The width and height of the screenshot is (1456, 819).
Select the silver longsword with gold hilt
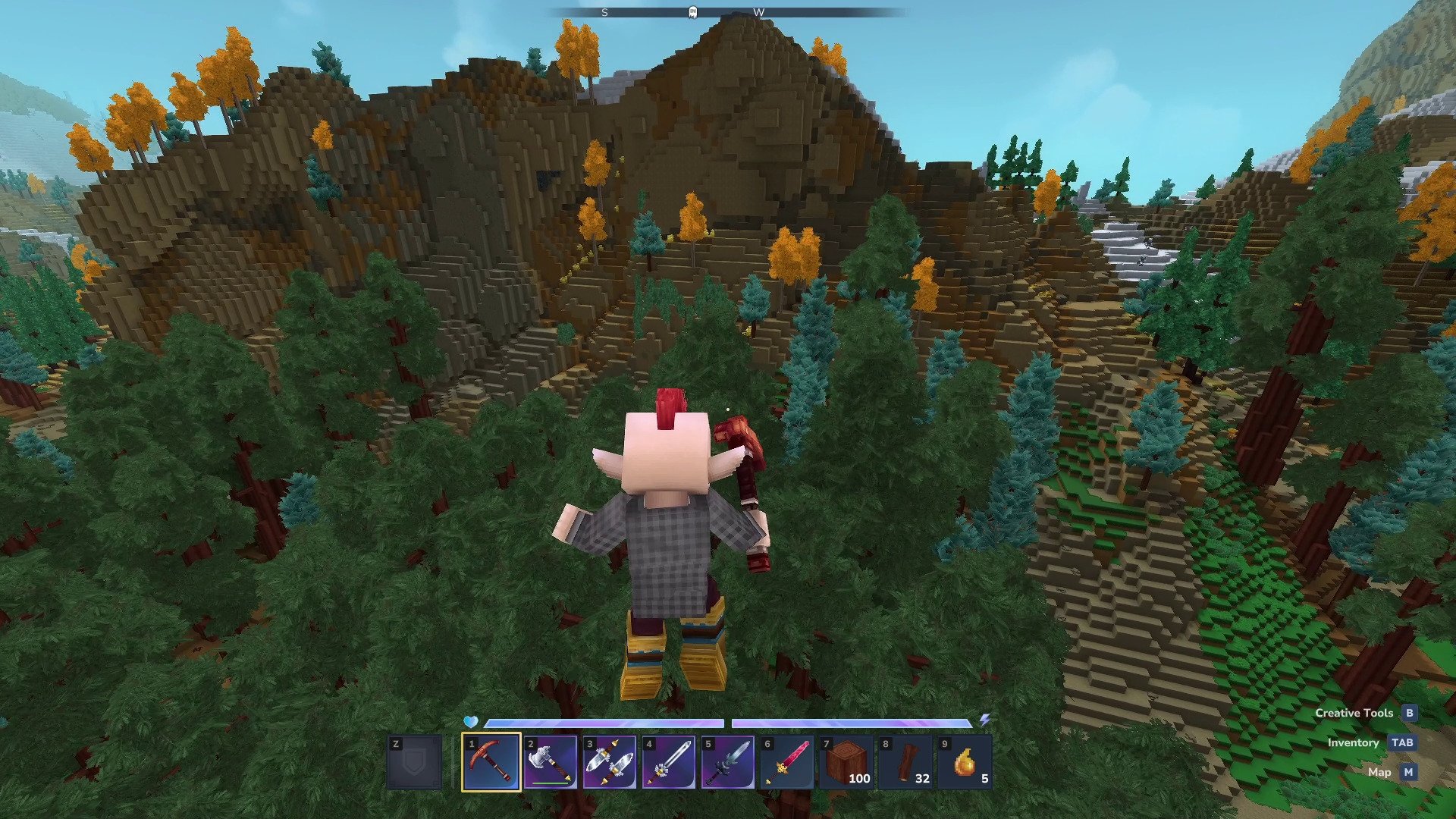668,762
